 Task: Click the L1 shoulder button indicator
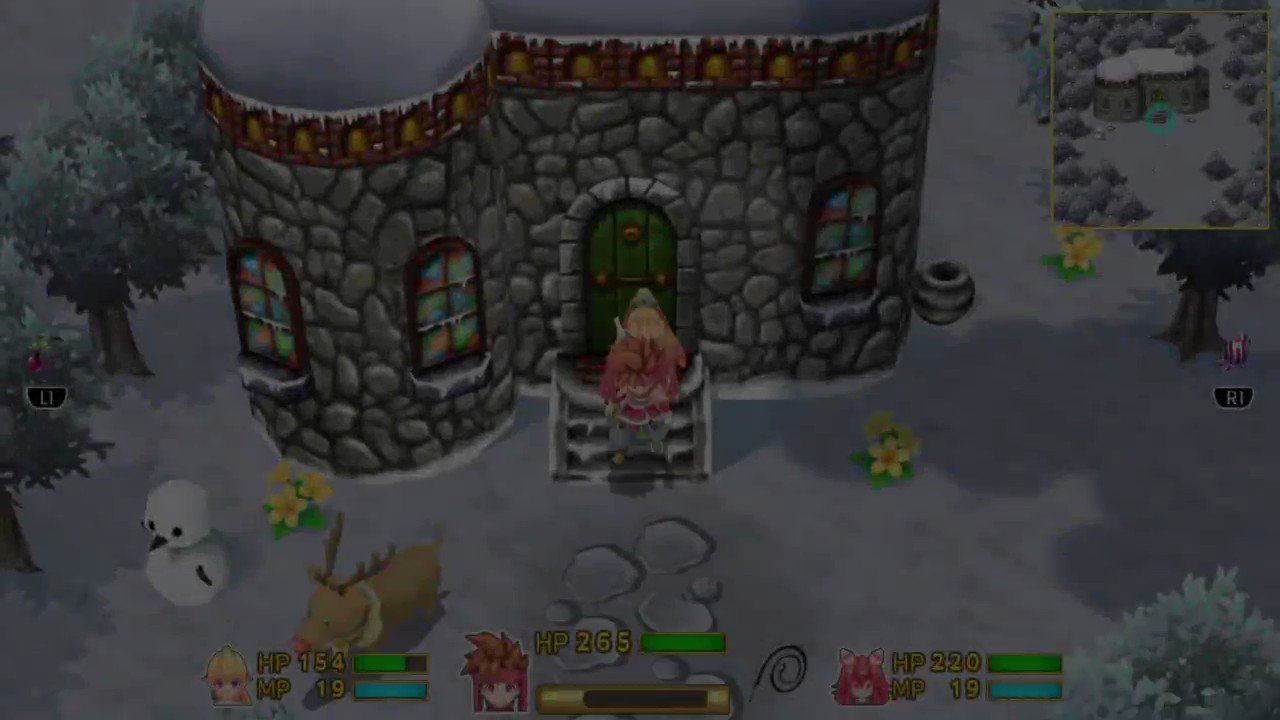click(47, 398)
